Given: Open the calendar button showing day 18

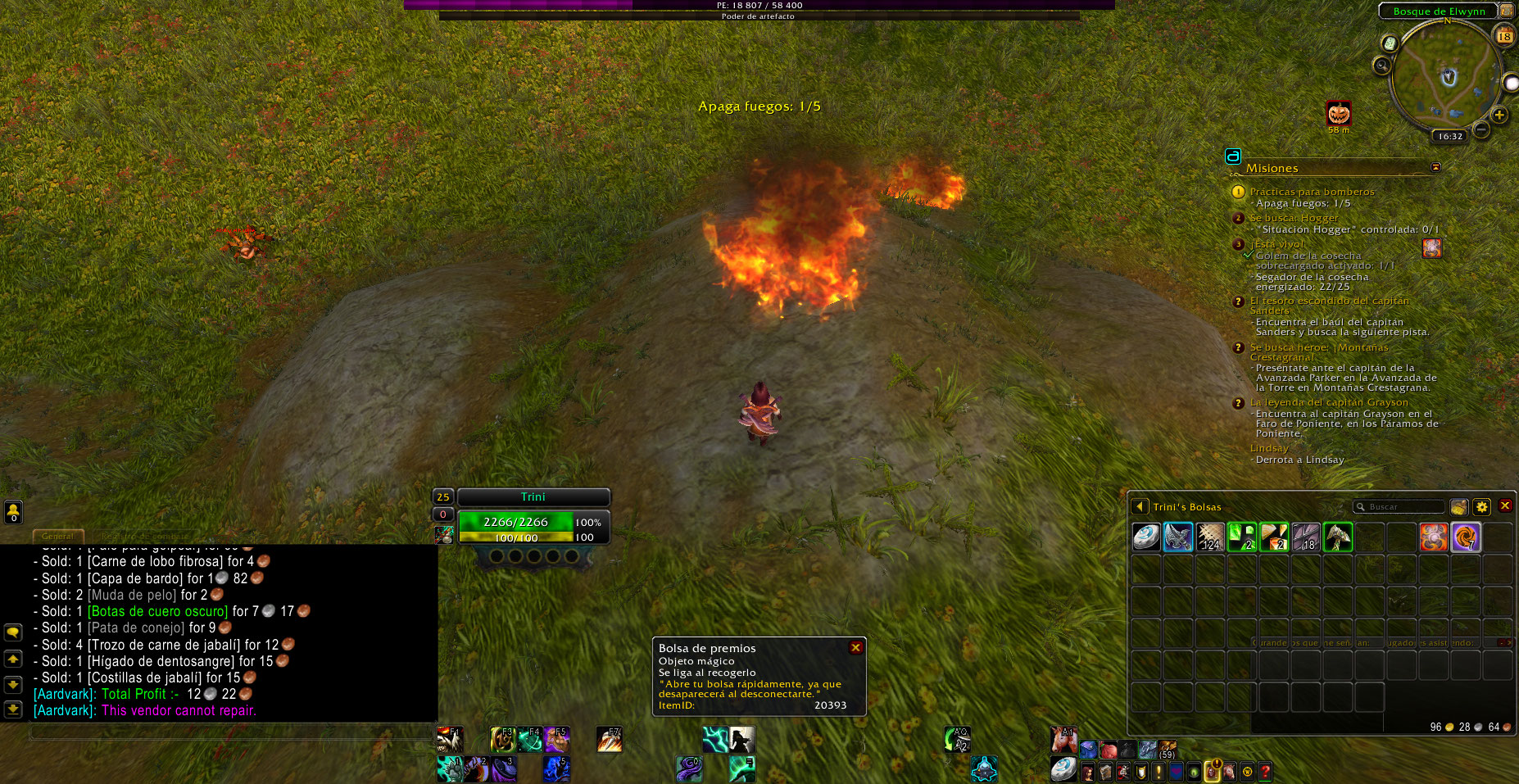Looking at the screenshot, I should tap(1504, 35).
